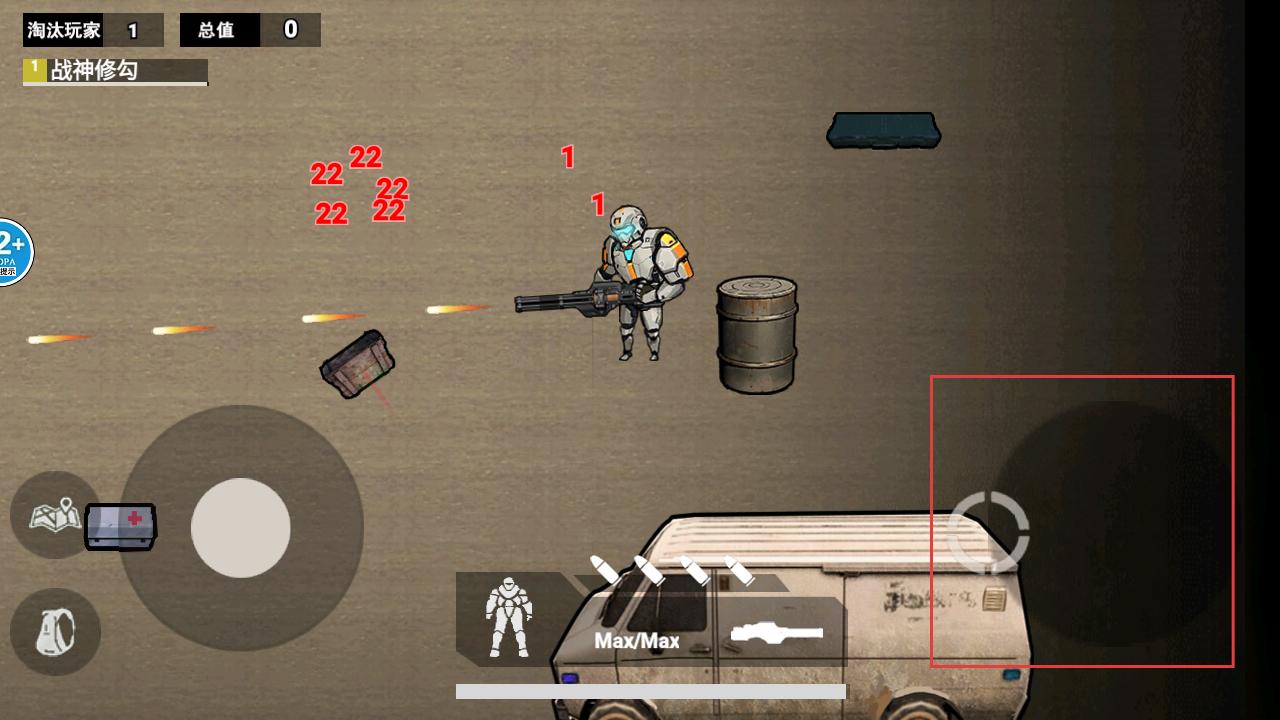Select the armored character status icon
Screen dimensions: 1280x720
(508, 617)
